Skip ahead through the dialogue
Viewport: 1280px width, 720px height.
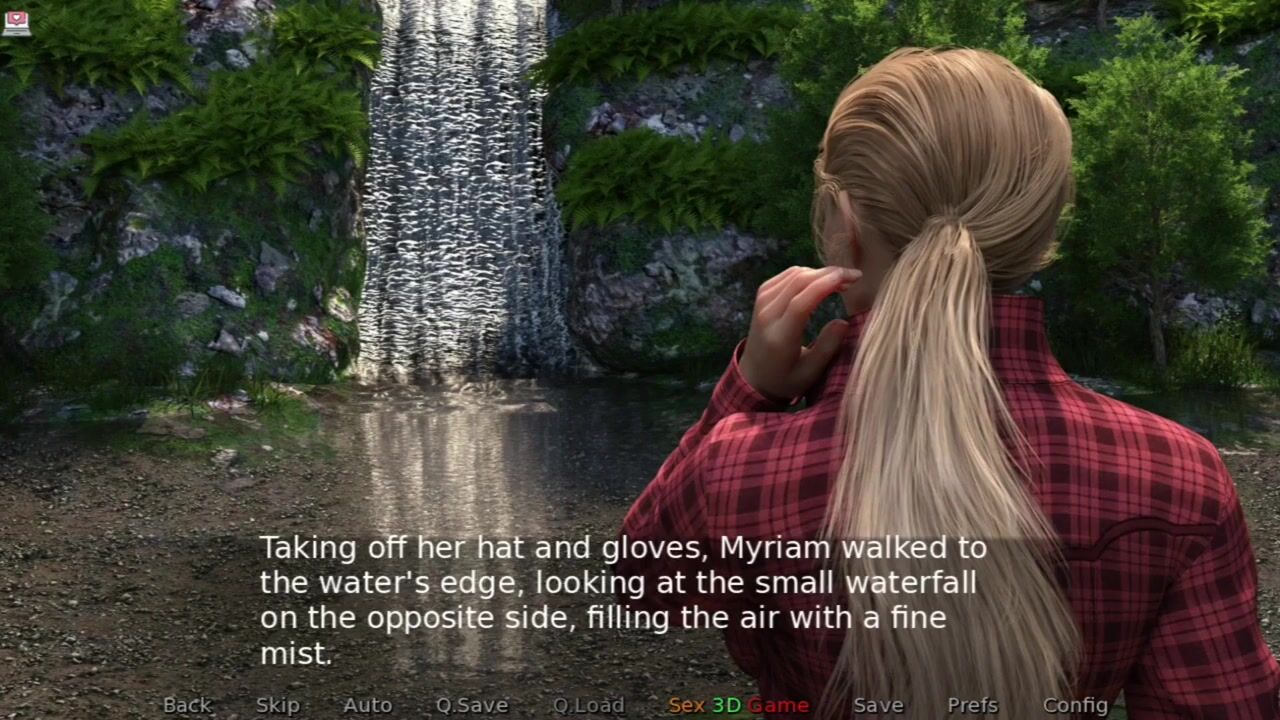click(277, 705)
